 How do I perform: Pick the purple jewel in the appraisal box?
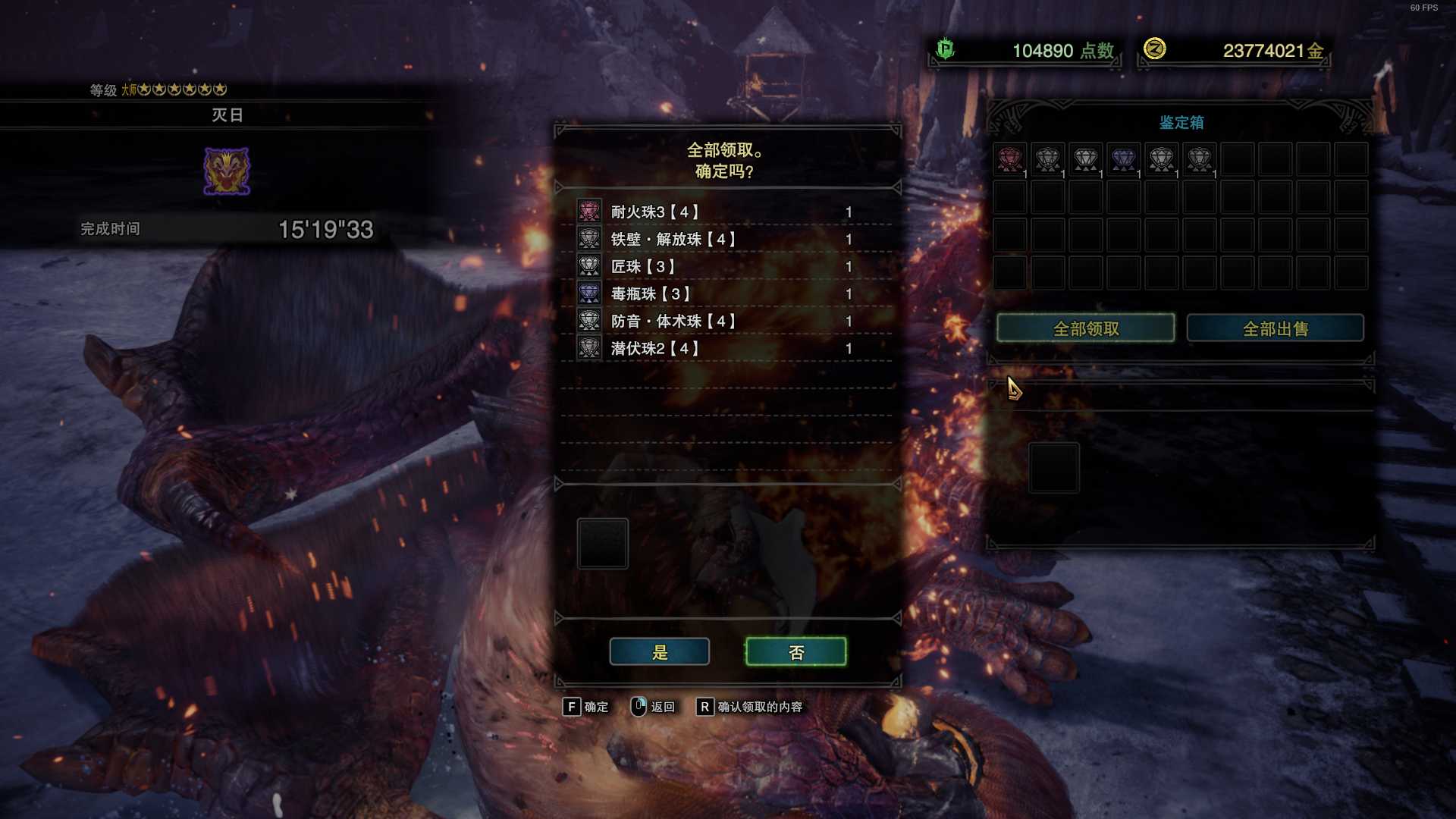coord(1123,159)
